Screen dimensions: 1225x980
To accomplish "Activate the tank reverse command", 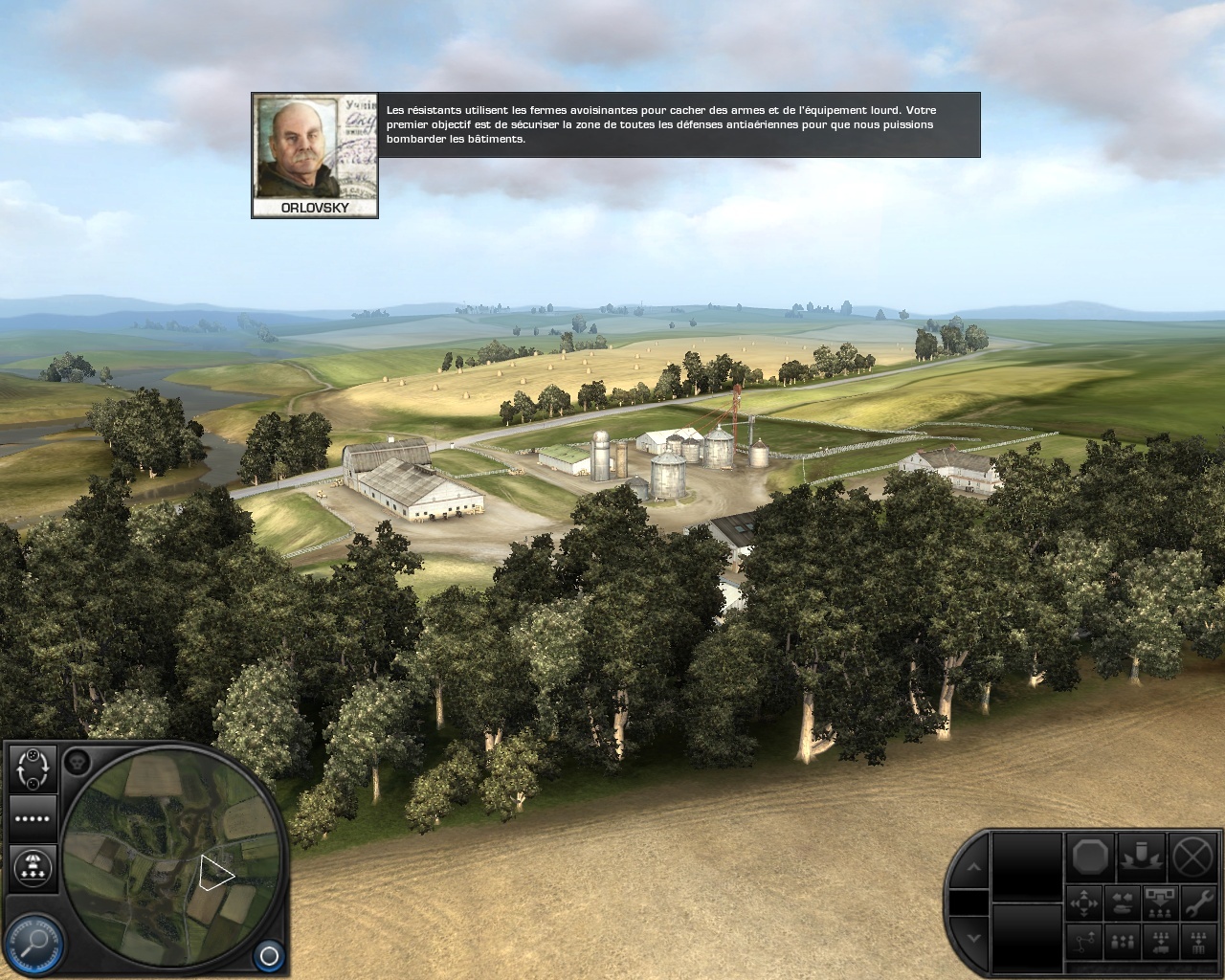I will pos(1123,903).
